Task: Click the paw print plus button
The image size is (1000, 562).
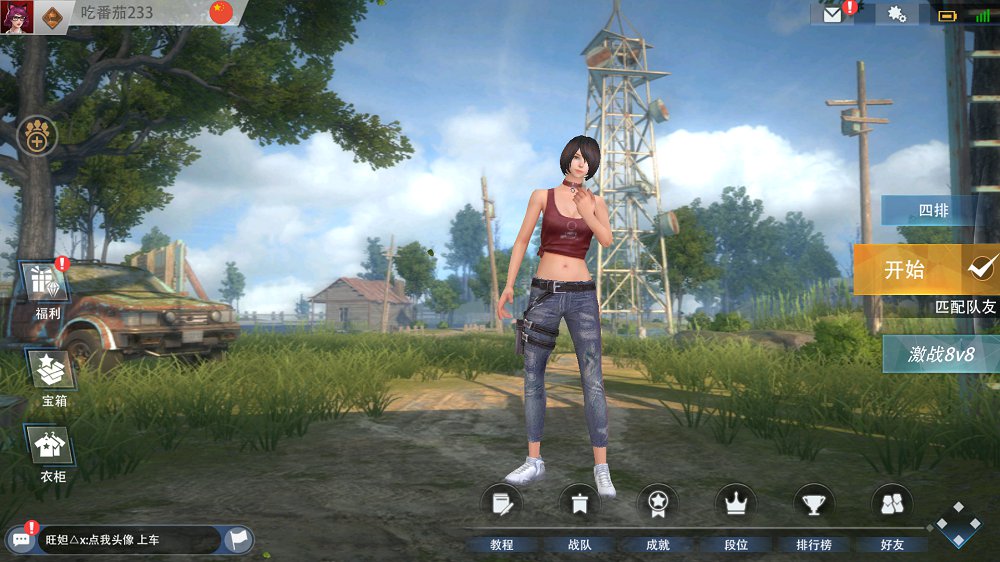Action: 37,136
